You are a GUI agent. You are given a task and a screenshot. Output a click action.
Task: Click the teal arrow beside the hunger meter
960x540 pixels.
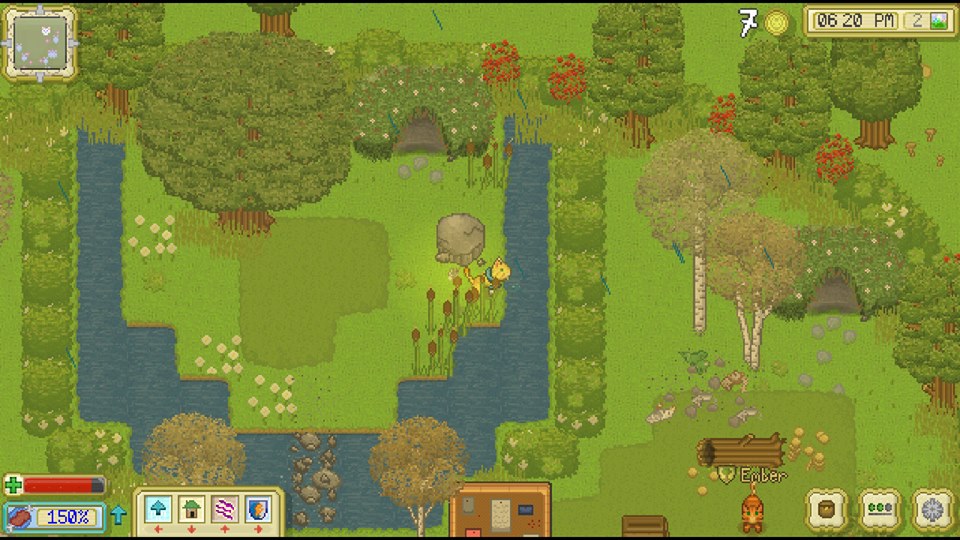119,516
